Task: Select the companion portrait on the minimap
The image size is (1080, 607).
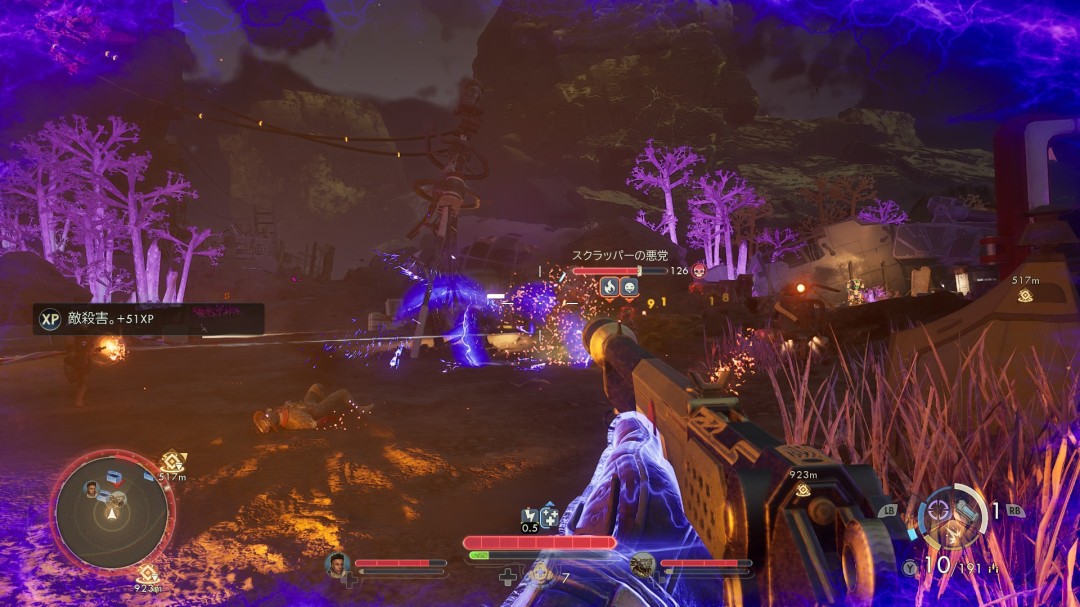Action: [x=92, y=488]
